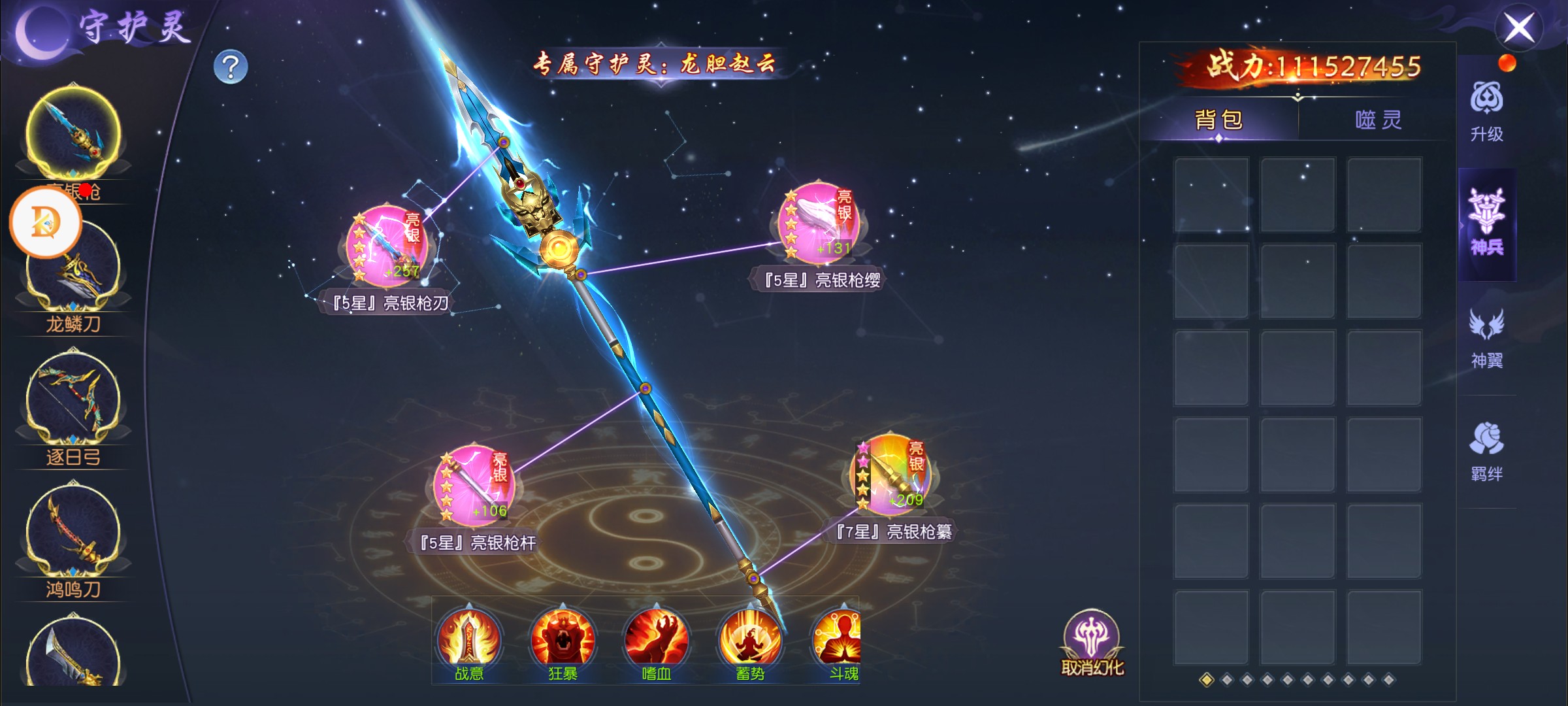
Task: Click the 取消幻化 button
Action: [x=1092, y=643]
